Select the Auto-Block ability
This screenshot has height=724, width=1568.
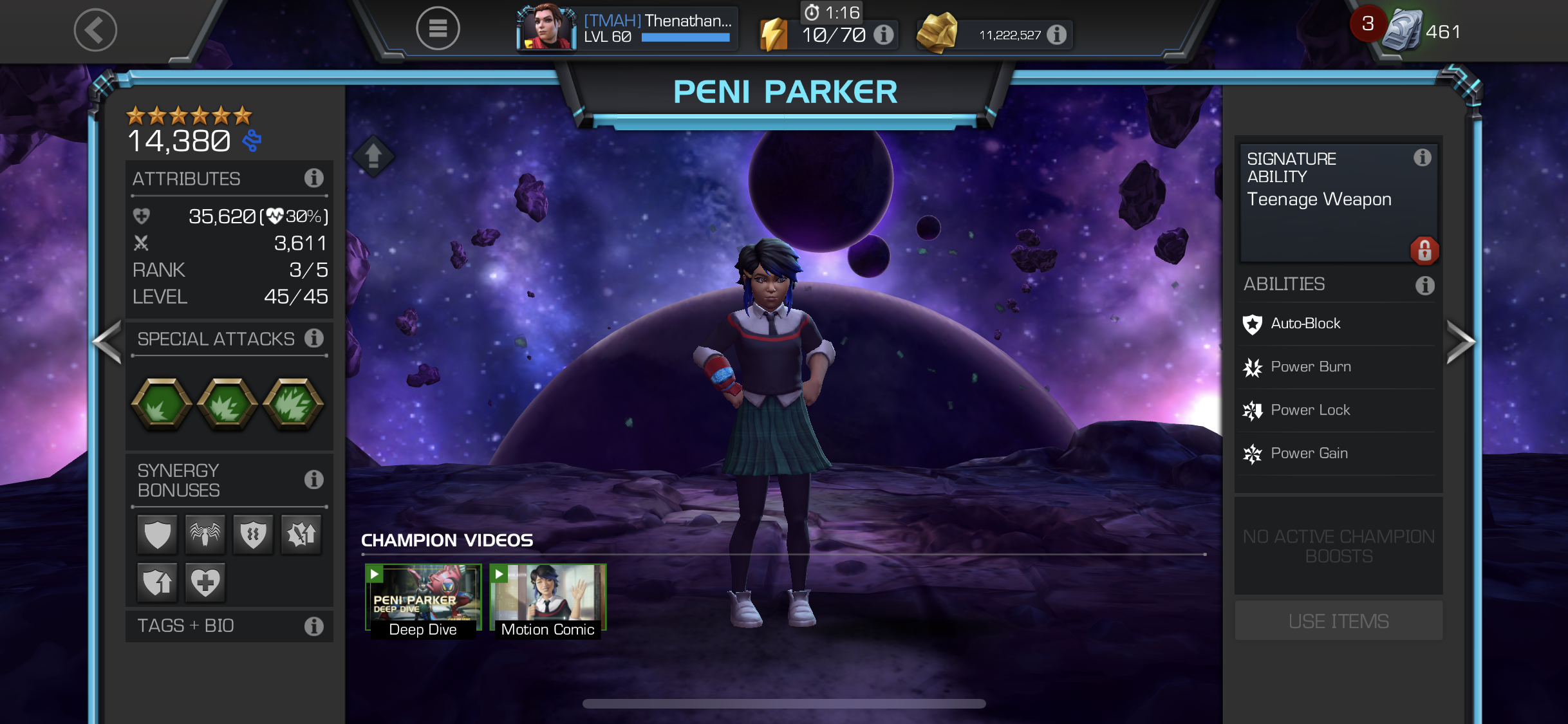(1305, 324)
